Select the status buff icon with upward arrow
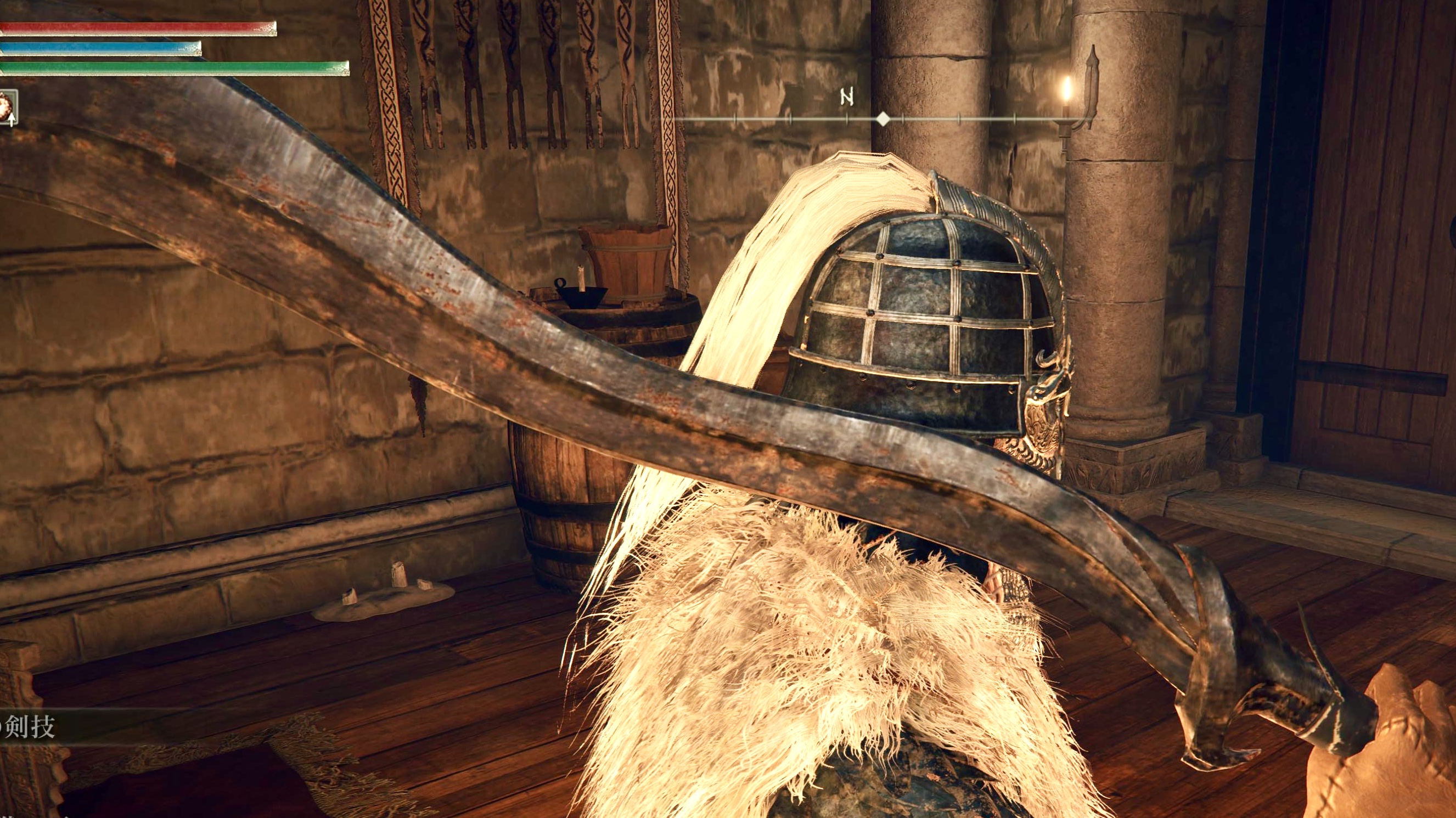Image resolution: width=1456 pixels, height=818 pixels. pyautogui.click(x=8, y=107)
